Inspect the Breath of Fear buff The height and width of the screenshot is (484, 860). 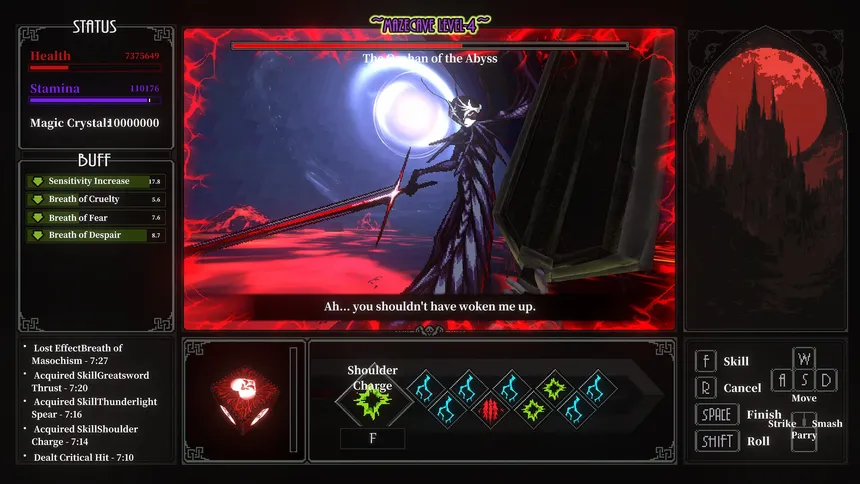pyautogui.click(x=95, y=217)
